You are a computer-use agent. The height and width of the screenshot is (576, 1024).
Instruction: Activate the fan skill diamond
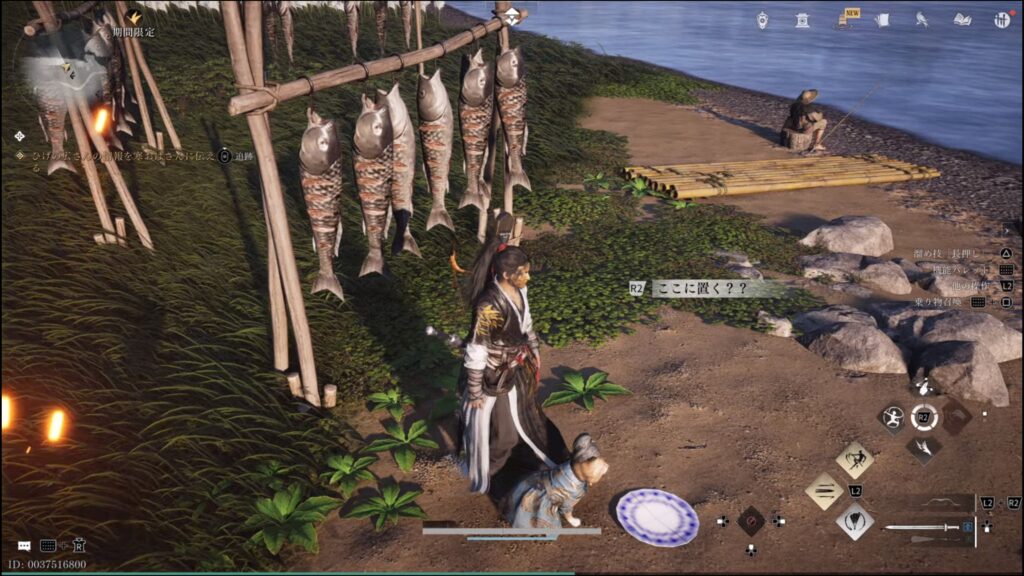[854, 521]
